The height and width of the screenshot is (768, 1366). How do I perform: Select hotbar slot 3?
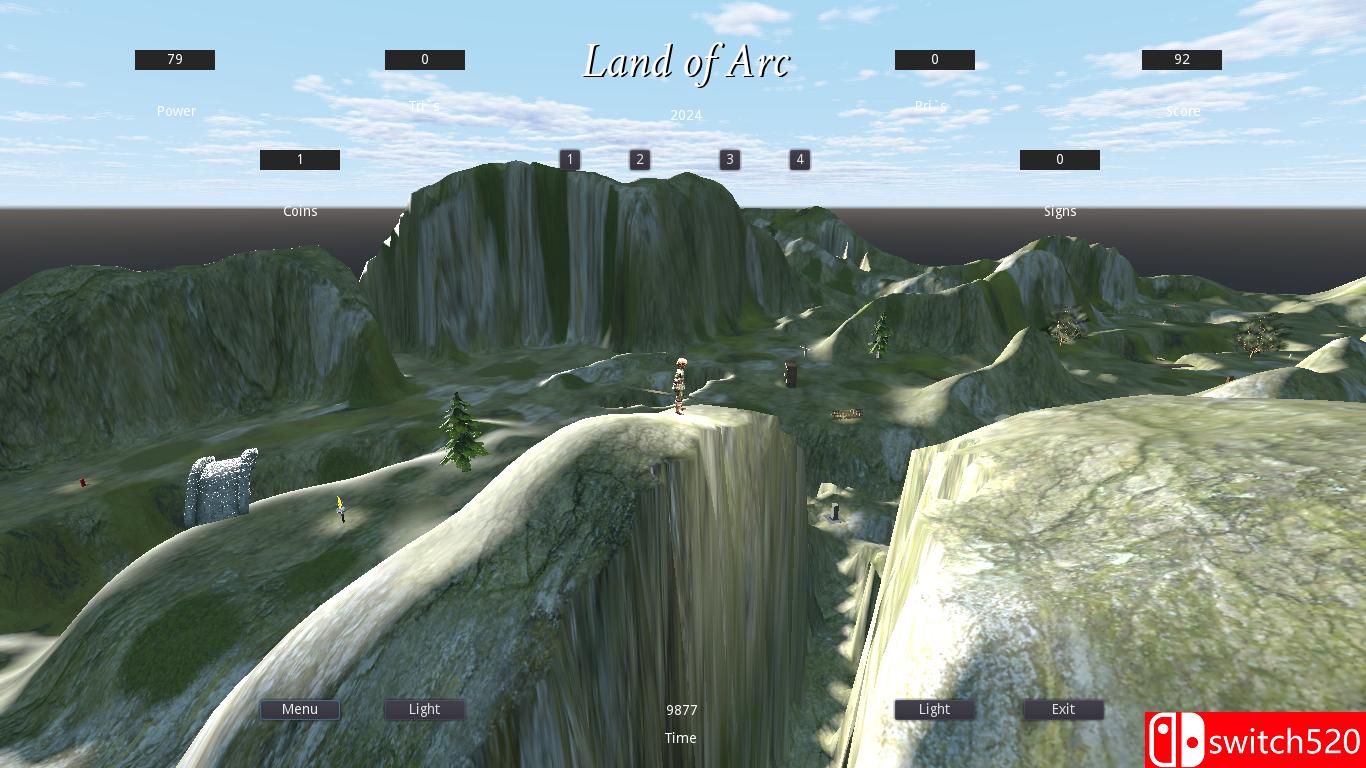pyautogui.click(x=729, y=159)
